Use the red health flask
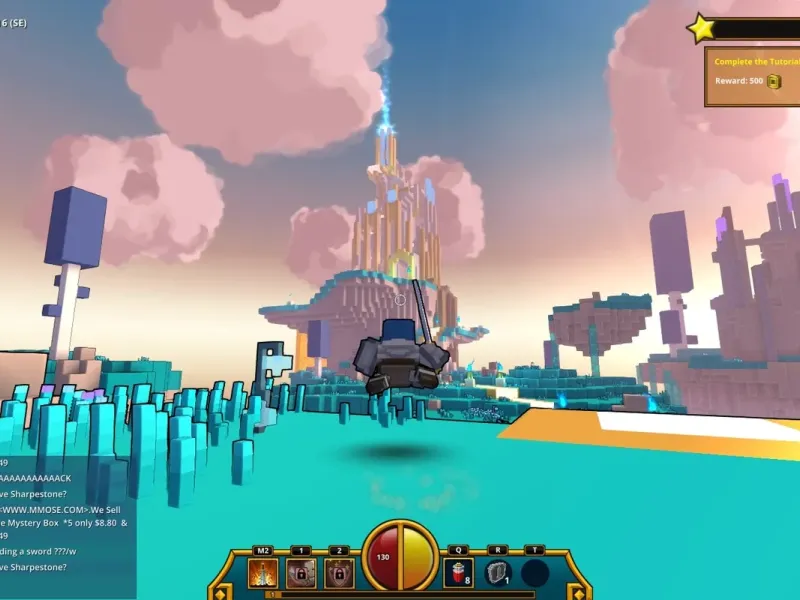The image size is (800, 600). tap(458, 574)
